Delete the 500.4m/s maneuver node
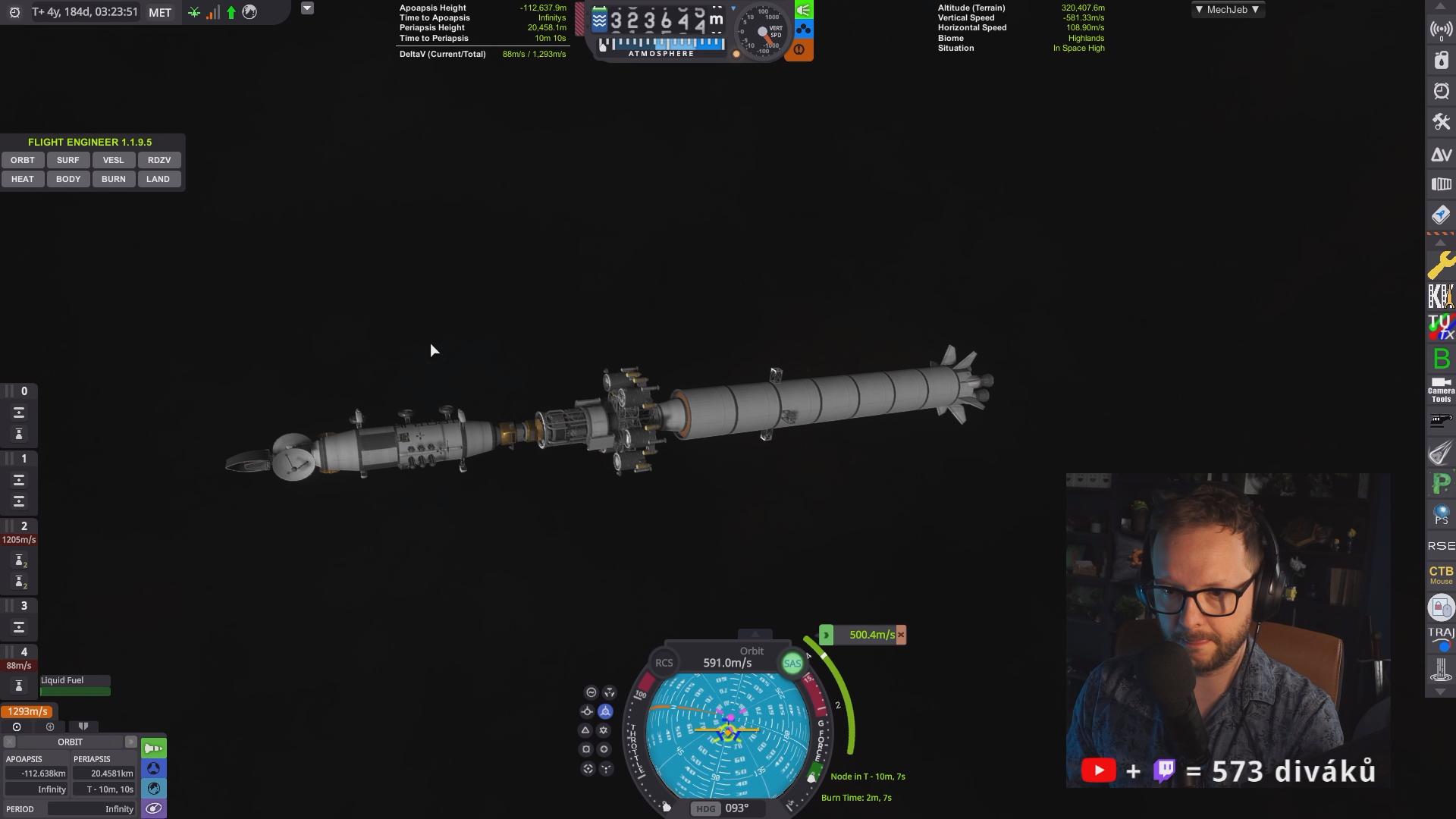The width and height of the screenshot is (1456, 819). click(x=901, y=635)
